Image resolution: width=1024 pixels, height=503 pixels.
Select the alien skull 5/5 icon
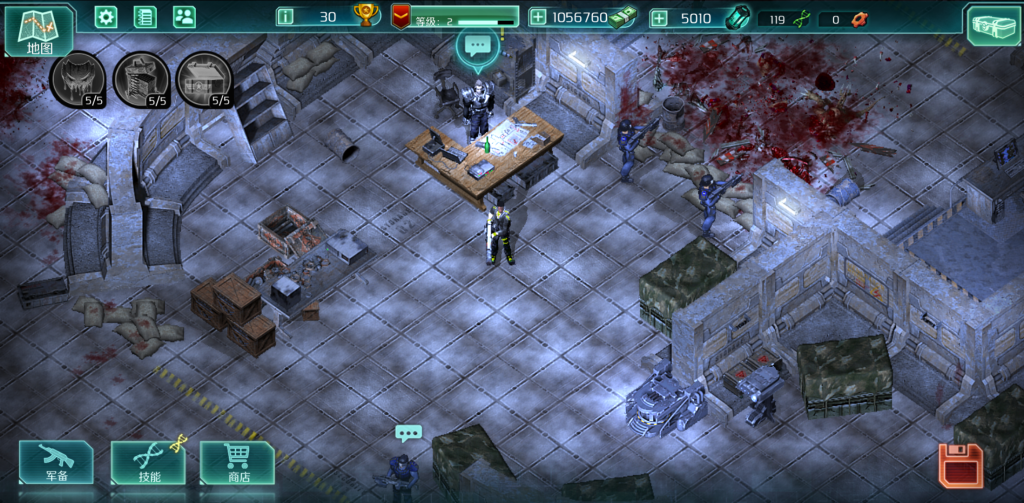click(x=77, y=78)
